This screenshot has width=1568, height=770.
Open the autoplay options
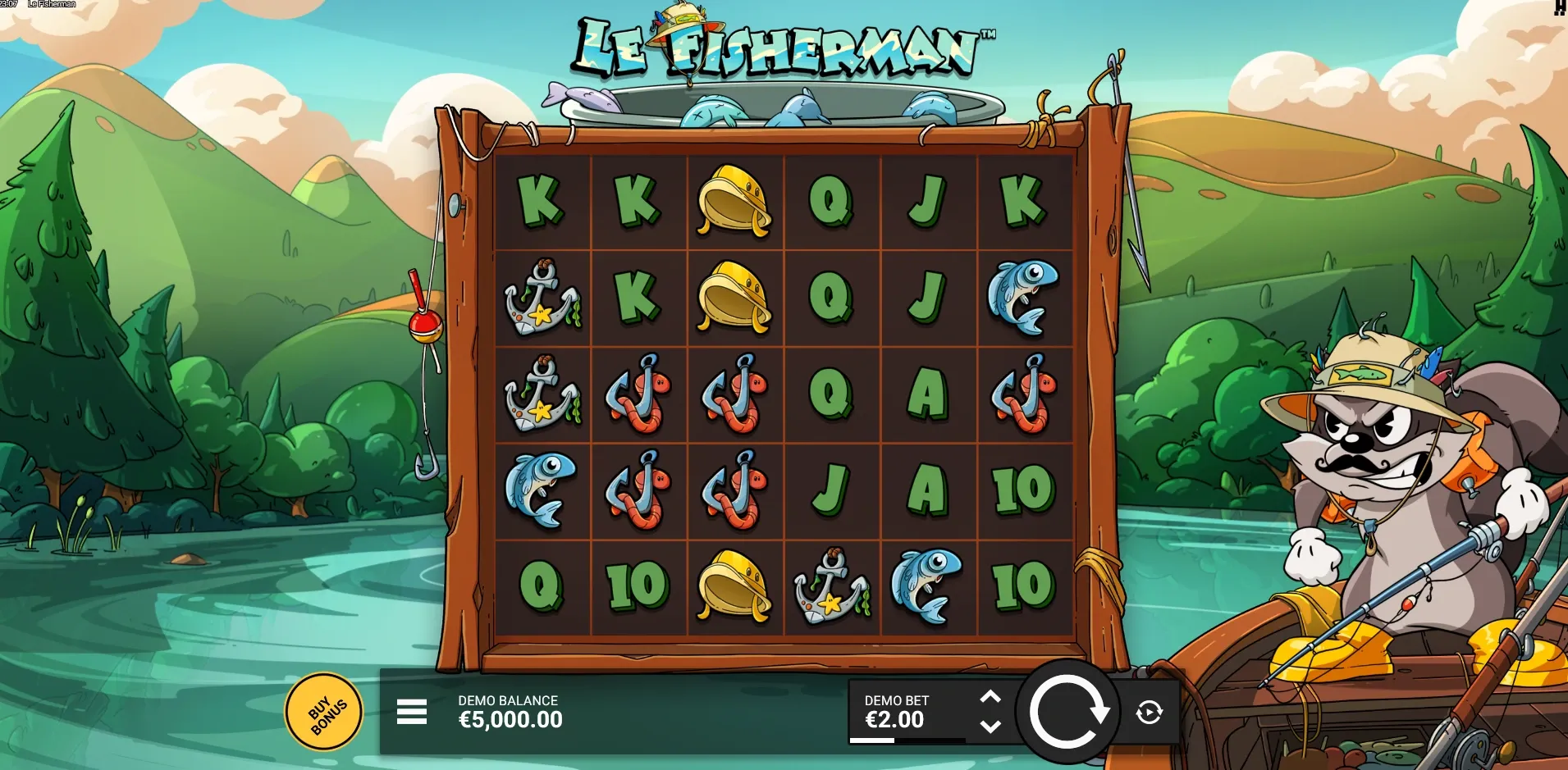tap(1149, 712)
